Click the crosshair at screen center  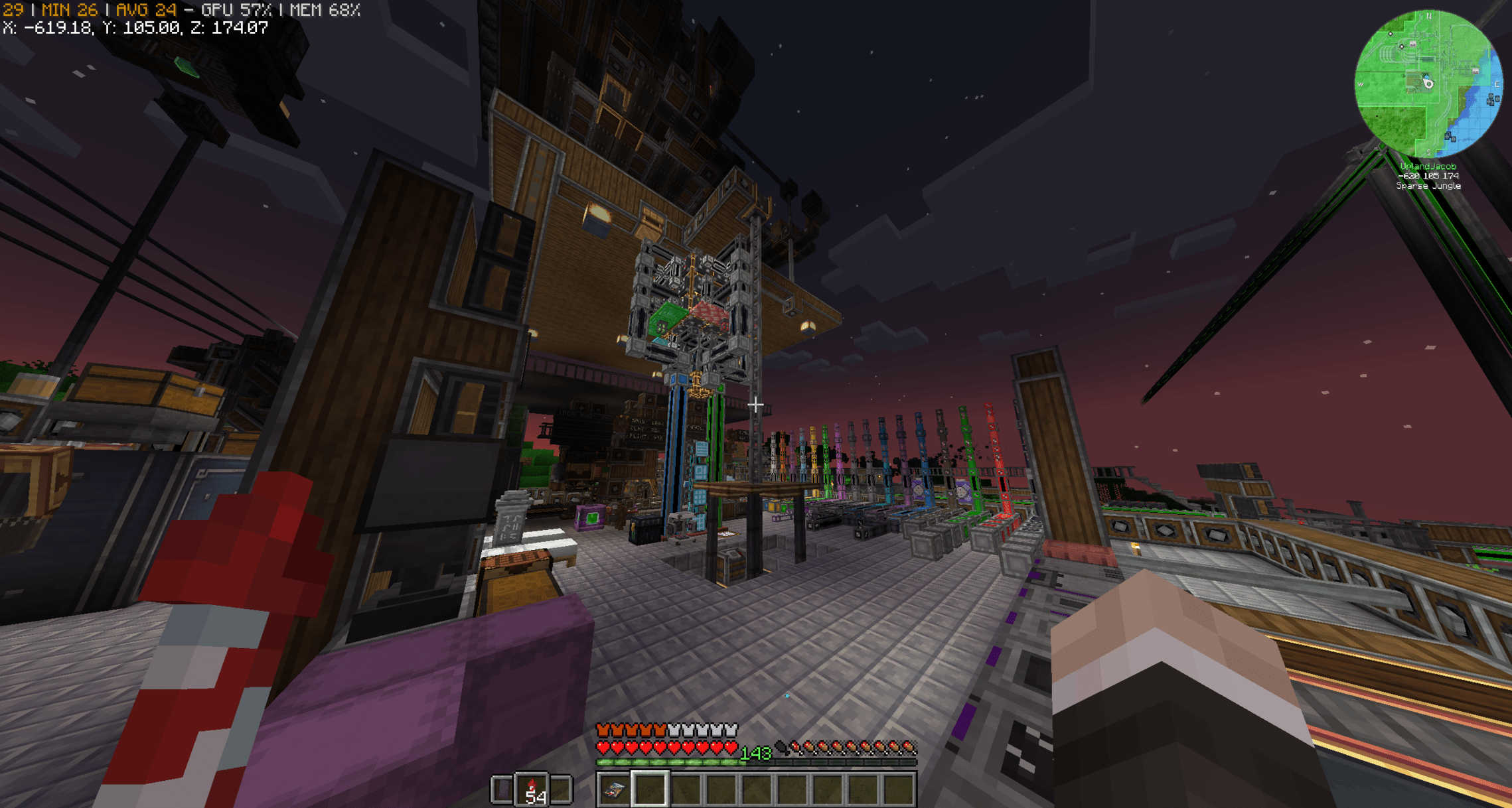coord(755,404)
